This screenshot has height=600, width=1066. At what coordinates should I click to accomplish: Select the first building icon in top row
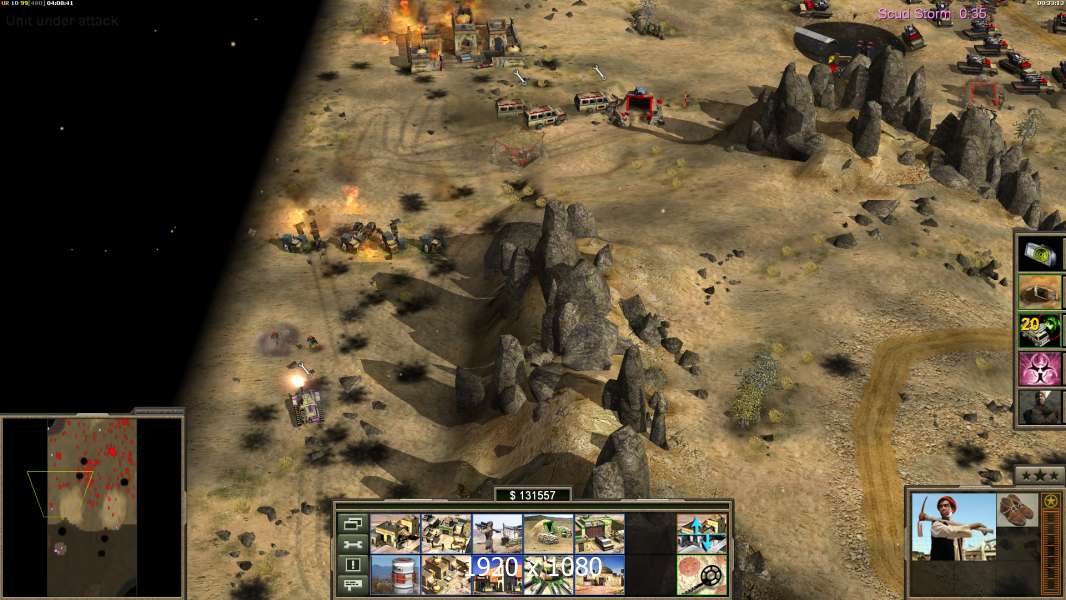click(394, 534)
